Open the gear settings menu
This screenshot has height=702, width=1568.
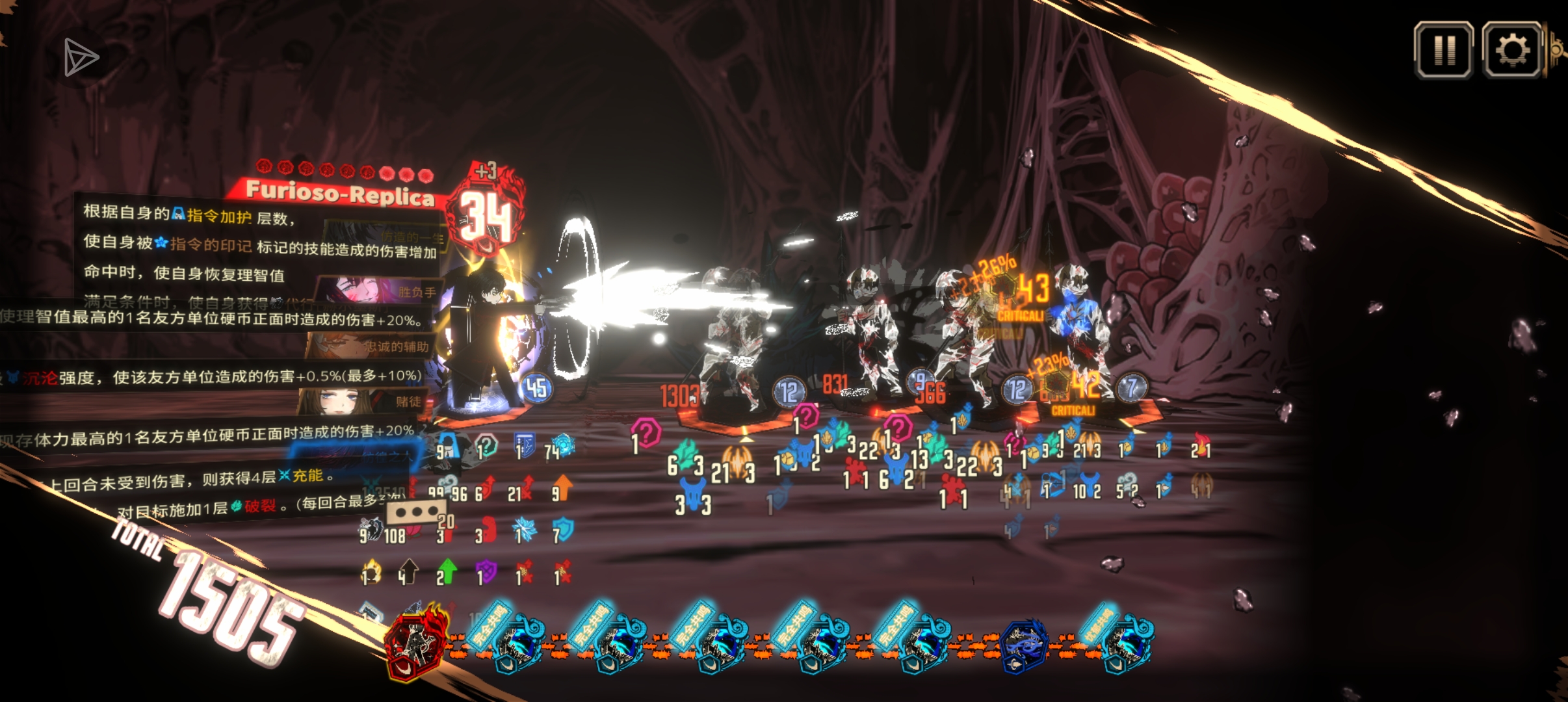click(1512, 50)
